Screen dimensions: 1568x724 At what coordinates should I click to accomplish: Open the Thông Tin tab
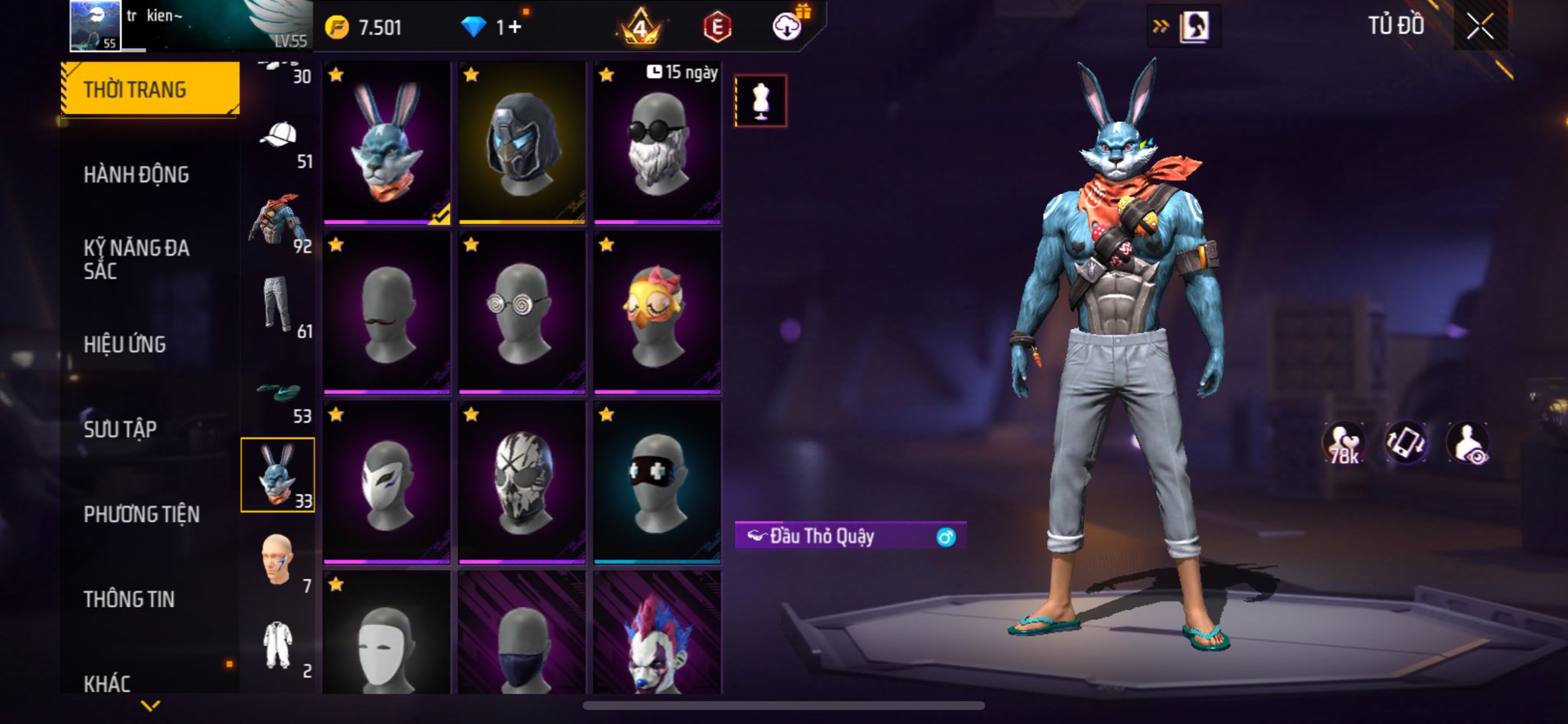coord(129,599)
